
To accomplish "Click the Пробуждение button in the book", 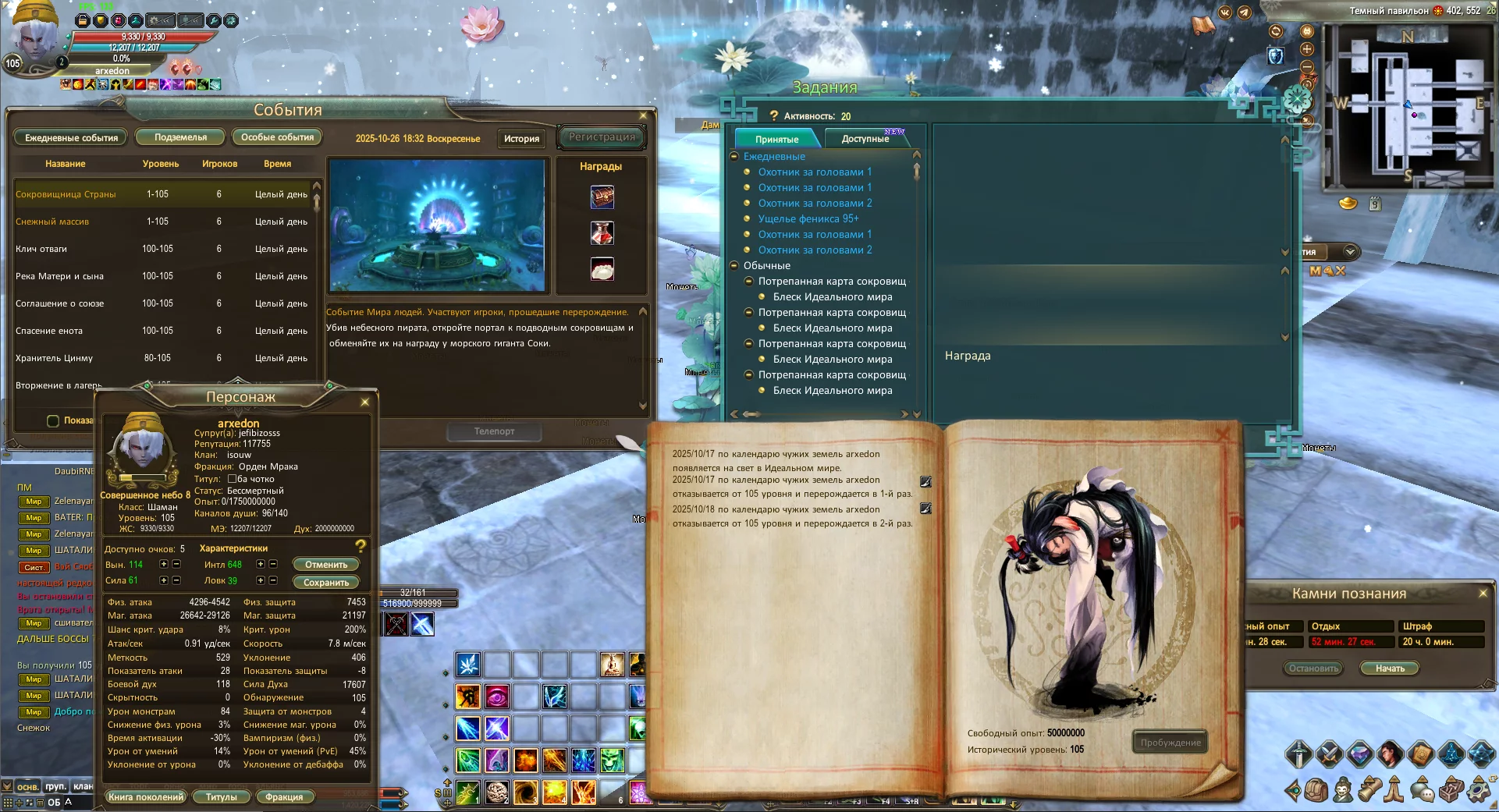I will [x=1170, y=743].
